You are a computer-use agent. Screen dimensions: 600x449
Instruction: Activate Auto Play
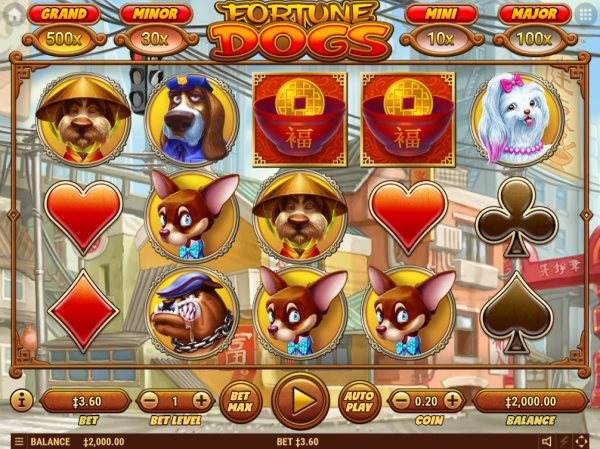pyautogui.click(x=359, y=400)
